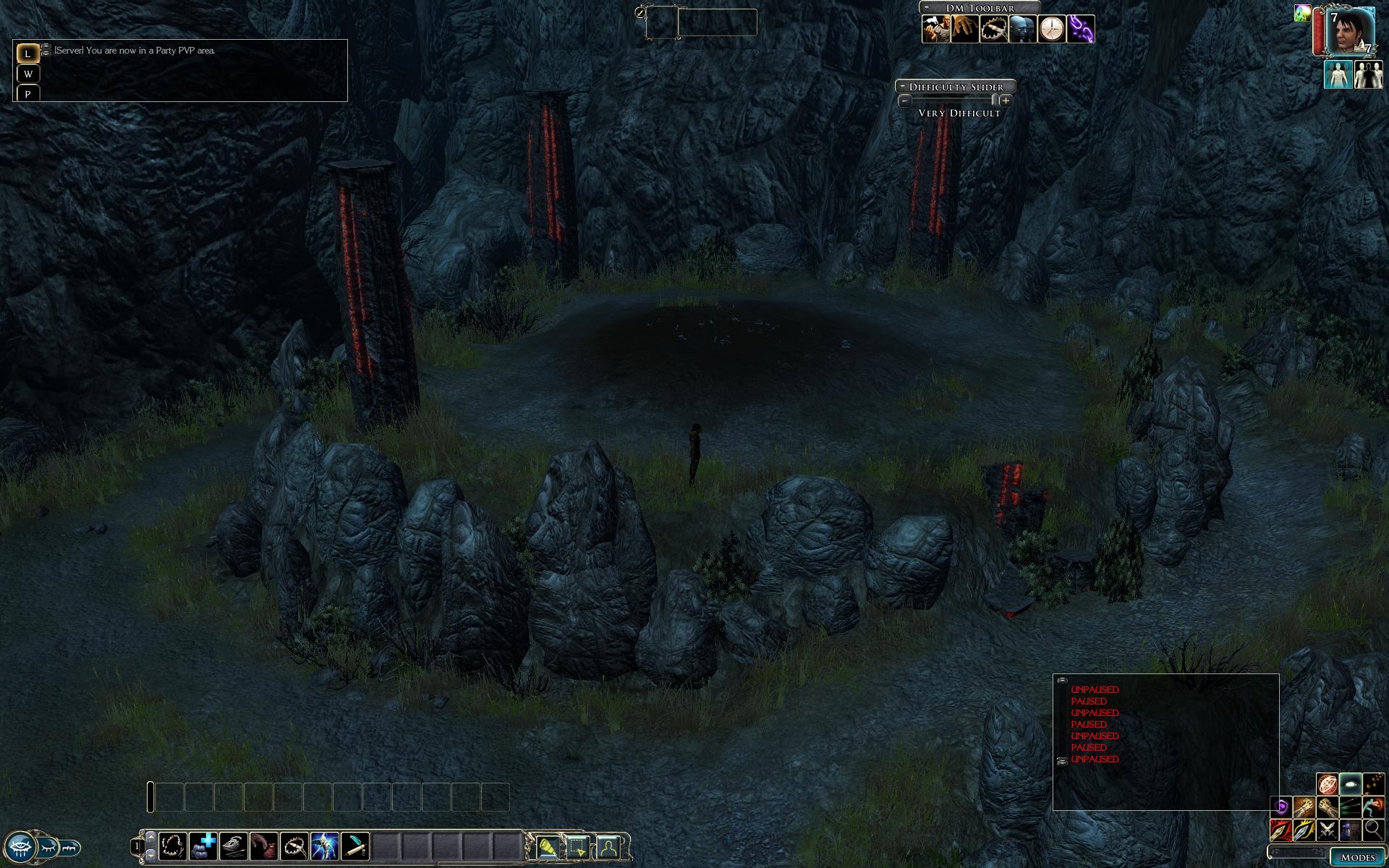The image size is (1389, 868).
Task: Open the Modes panel button
Action: [1357, 857]
